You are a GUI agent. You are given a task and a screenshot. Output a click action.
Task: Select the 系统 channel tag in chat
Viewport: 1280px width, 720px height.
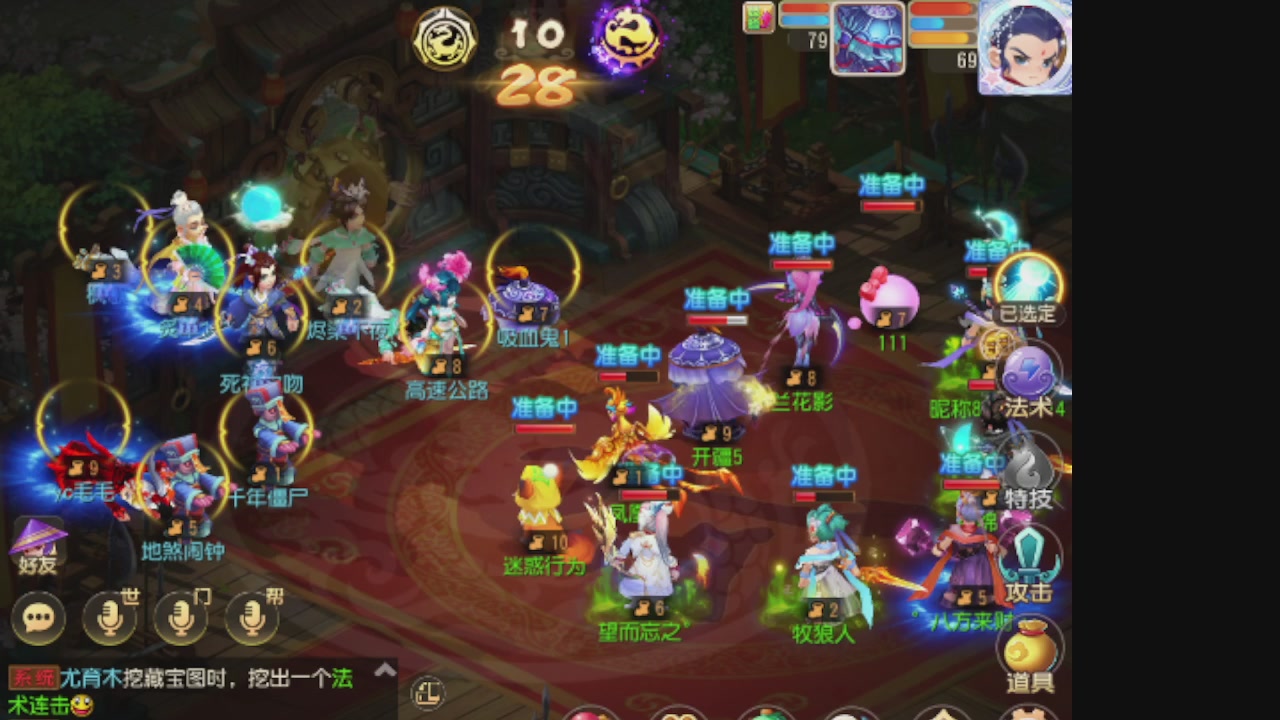point(32,677)
